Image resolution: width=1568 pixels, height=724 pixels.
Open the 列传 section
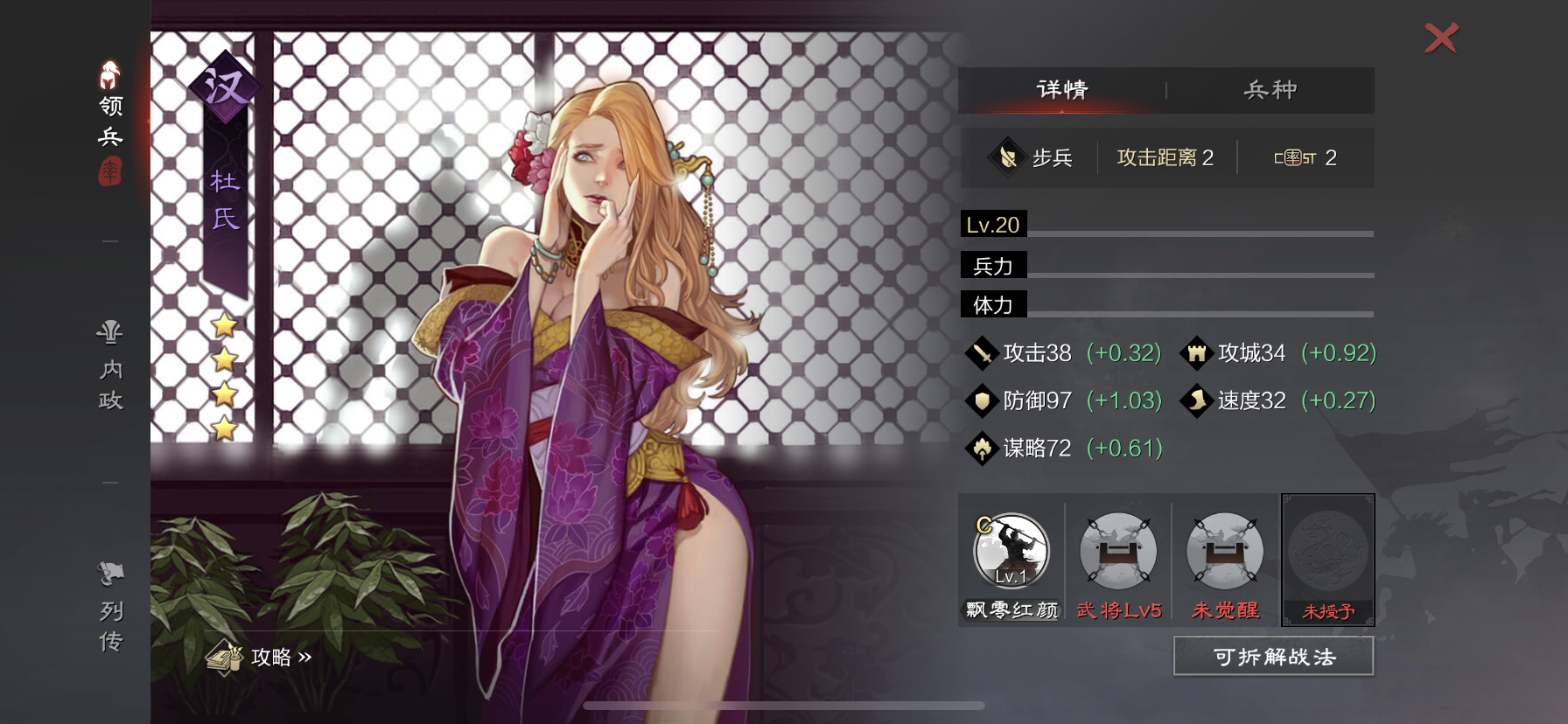[x=107, y=612]
